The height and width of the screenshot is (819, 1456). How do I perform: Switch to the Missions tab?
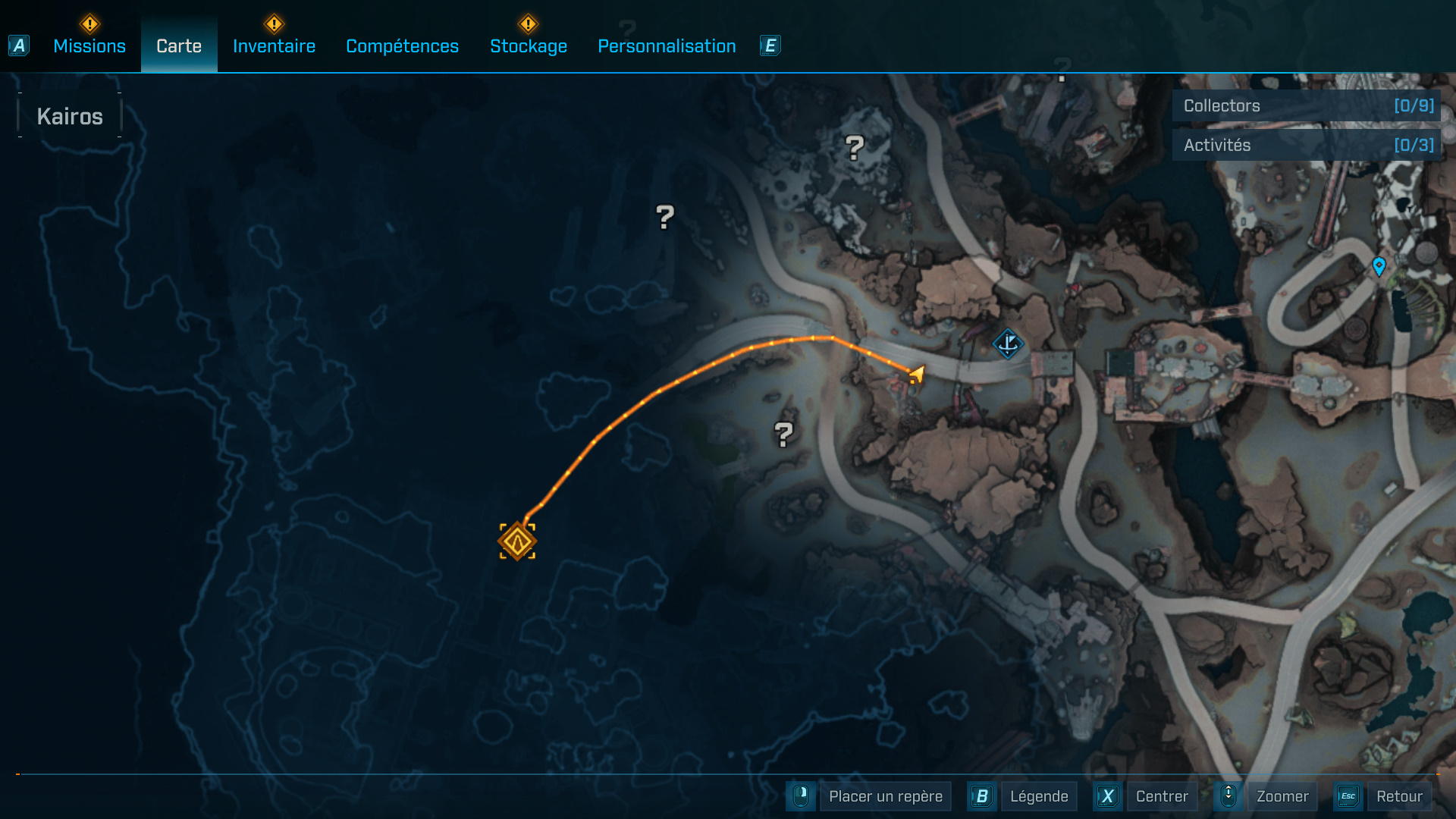(89, 46)
